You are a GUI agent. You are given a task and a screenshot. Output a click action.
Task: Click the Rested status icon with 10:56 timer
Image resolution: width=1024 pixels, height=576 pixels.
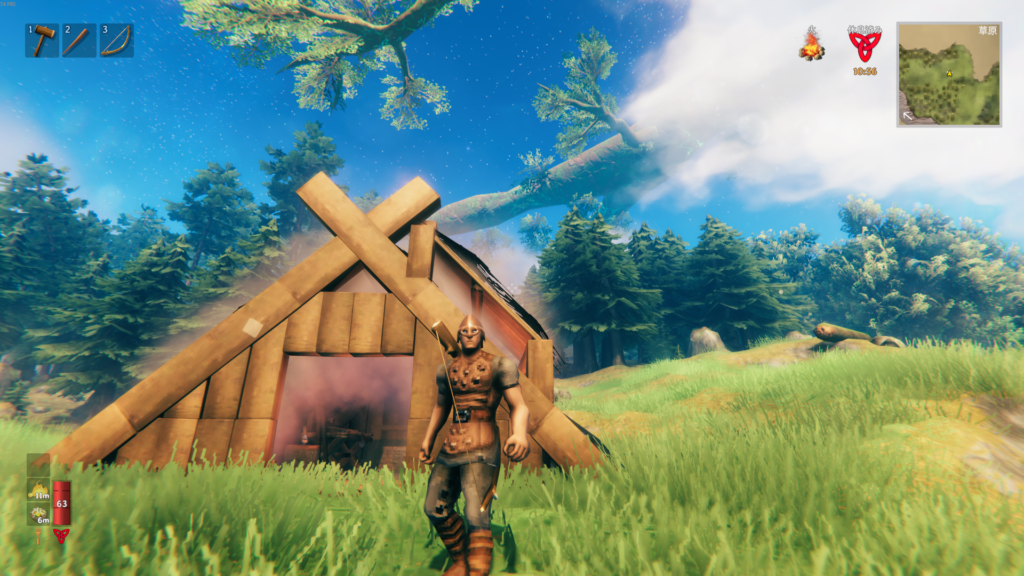(864, 46)
